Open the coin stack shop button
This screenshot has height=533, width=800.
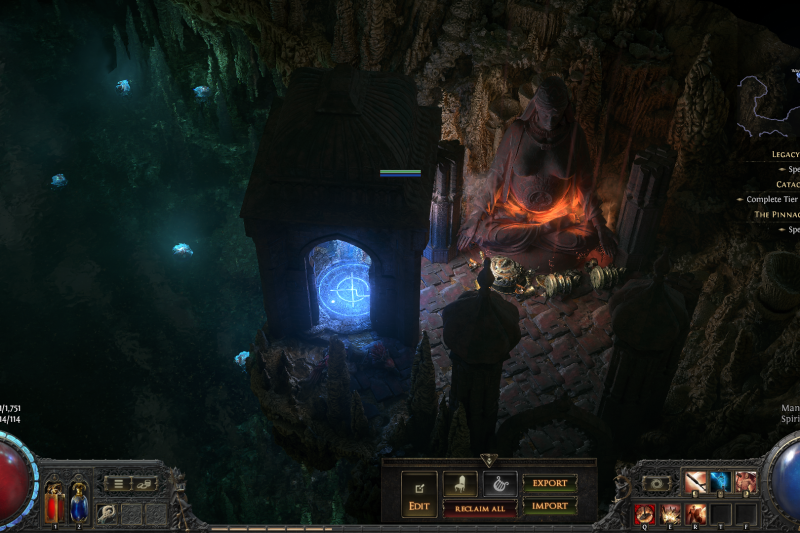144,484
